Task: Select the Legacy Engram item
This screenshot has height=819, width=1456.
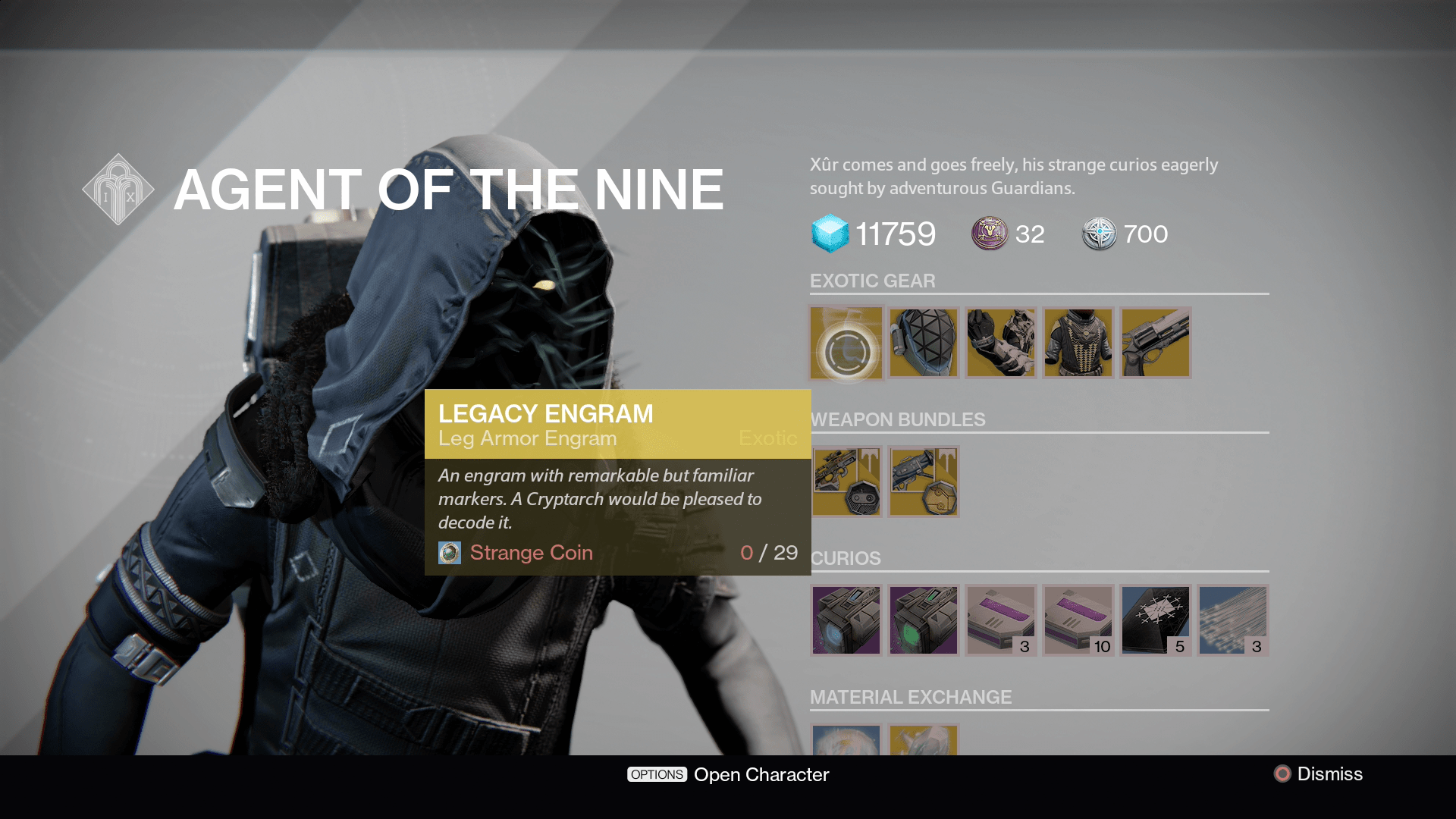Action: (x=846, y=343)
